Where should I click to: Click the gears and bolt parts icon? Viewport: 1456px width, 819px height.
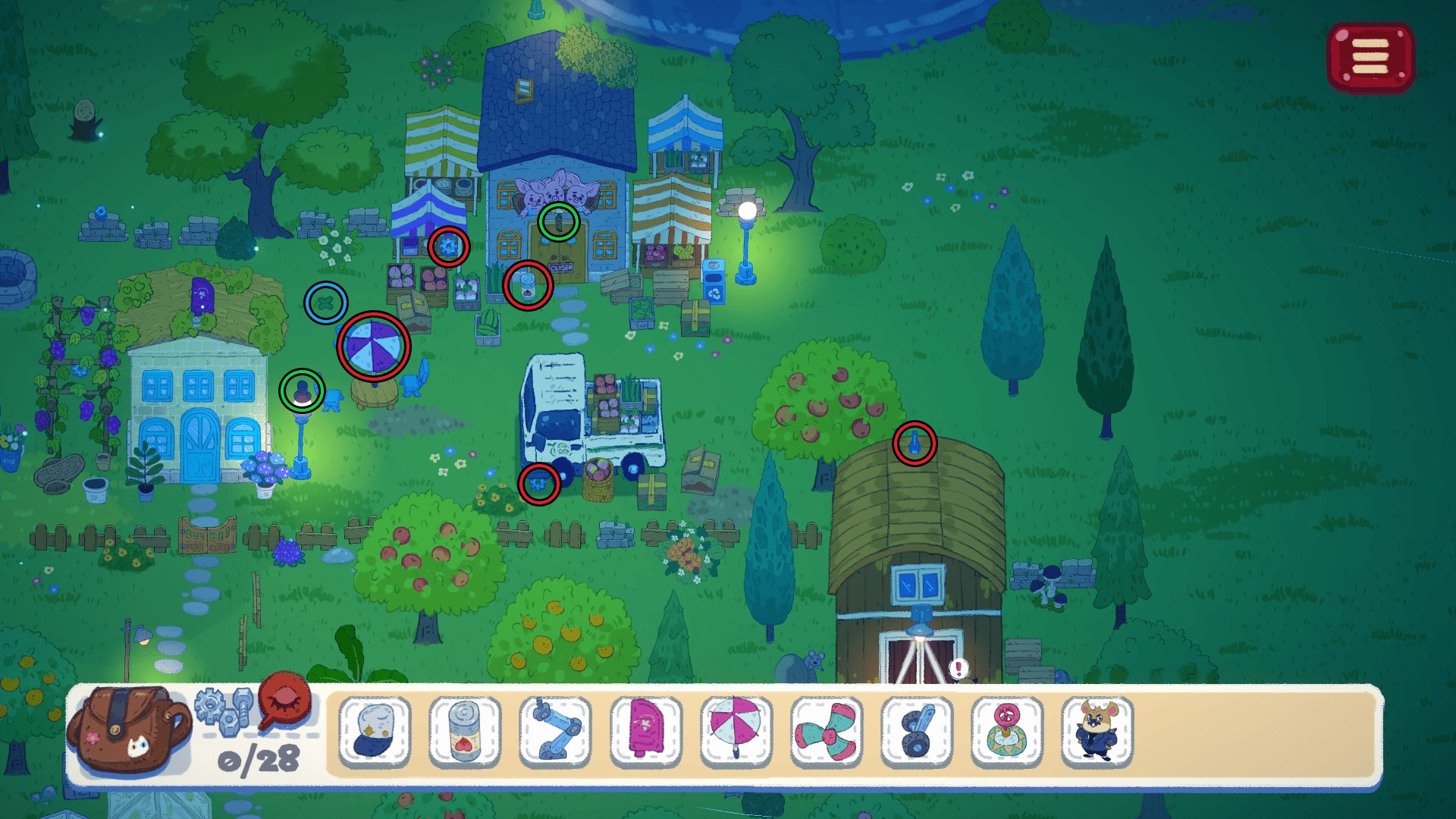[224, 708]
